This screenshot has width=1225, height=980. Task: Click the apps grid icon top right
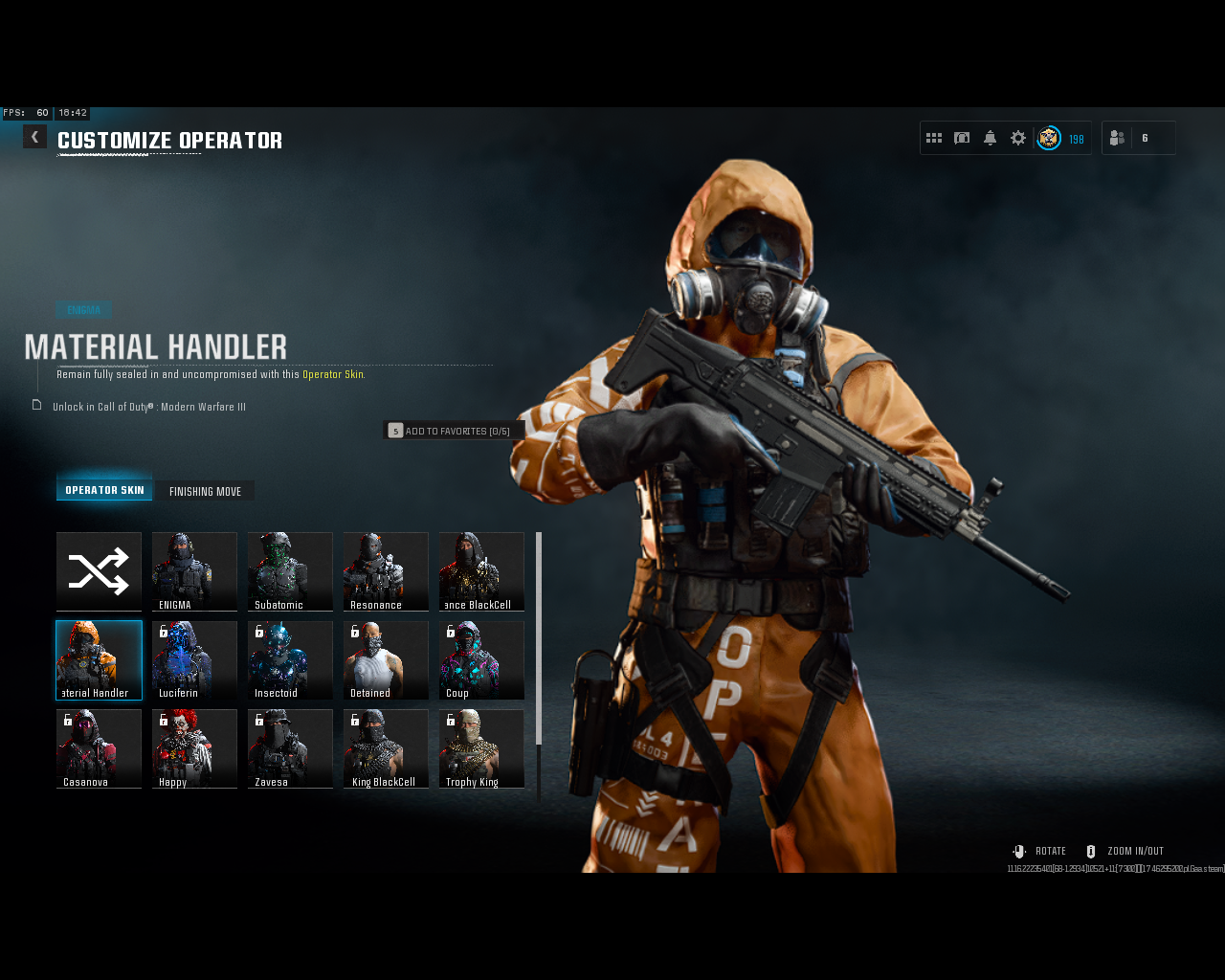pyautogui.click(x=934, y=137)
